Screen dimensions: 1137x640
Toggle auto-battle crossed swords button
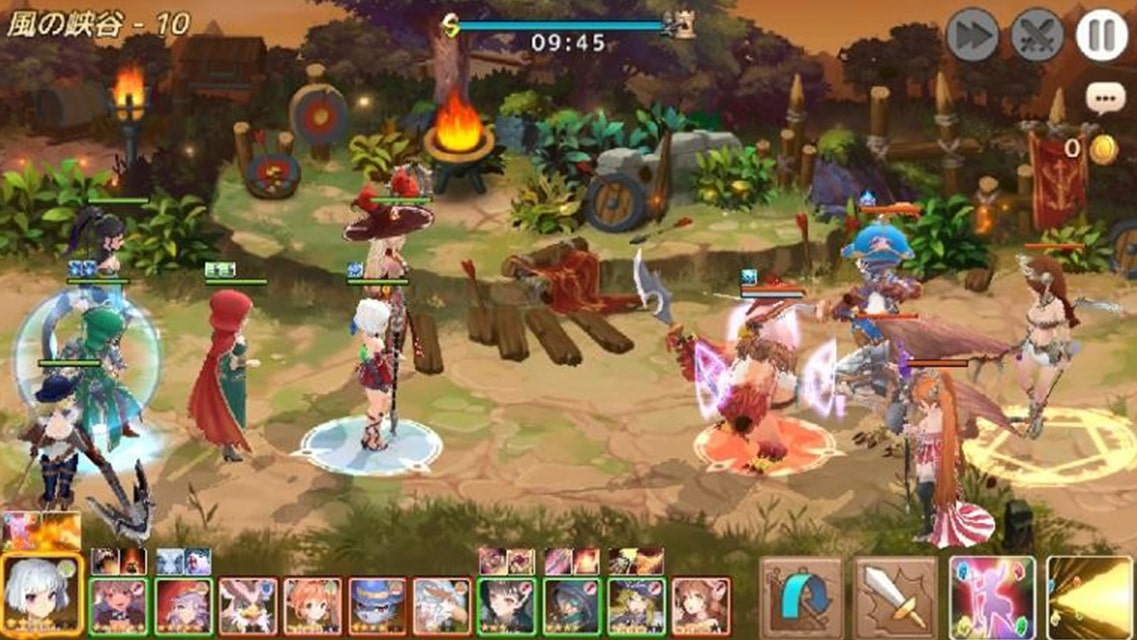click(1037, 36)
